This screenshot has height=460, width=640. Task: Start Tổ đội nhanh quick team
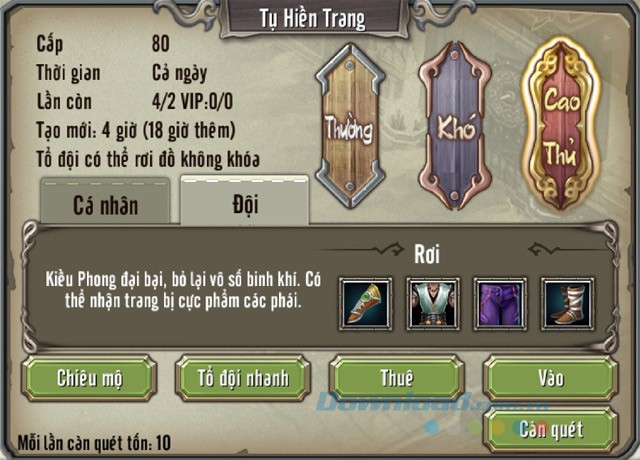(x=243, y=377)
